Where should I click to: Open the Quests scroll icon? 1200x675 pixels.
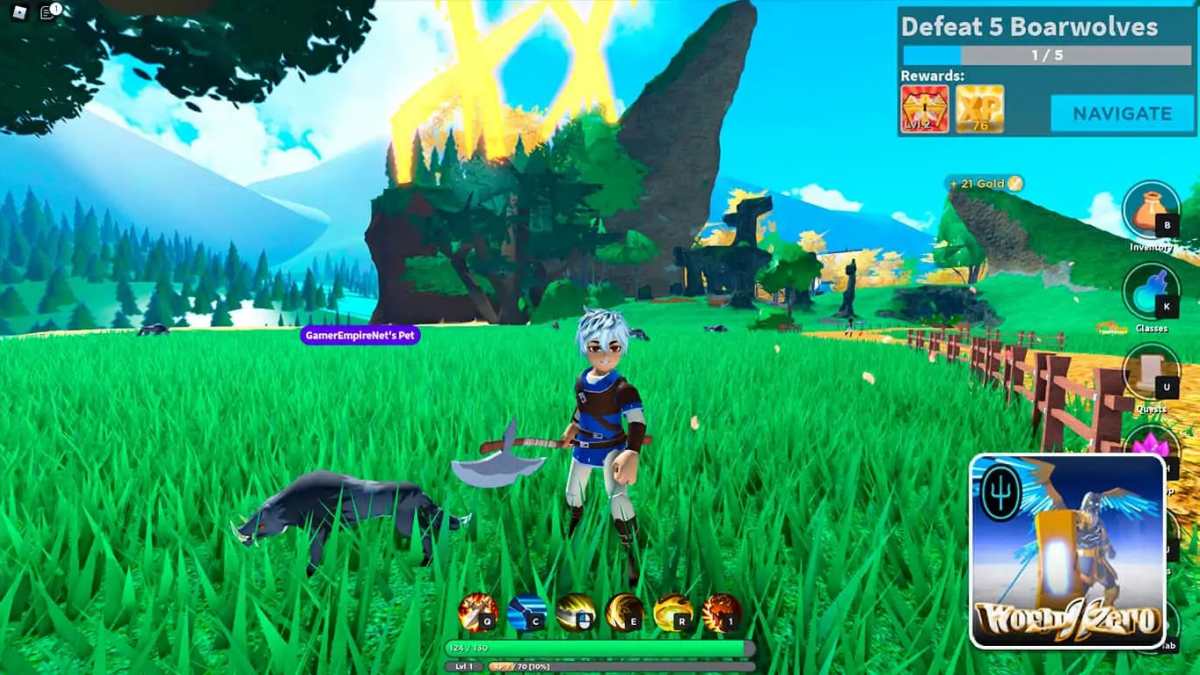click(1151, 372)
